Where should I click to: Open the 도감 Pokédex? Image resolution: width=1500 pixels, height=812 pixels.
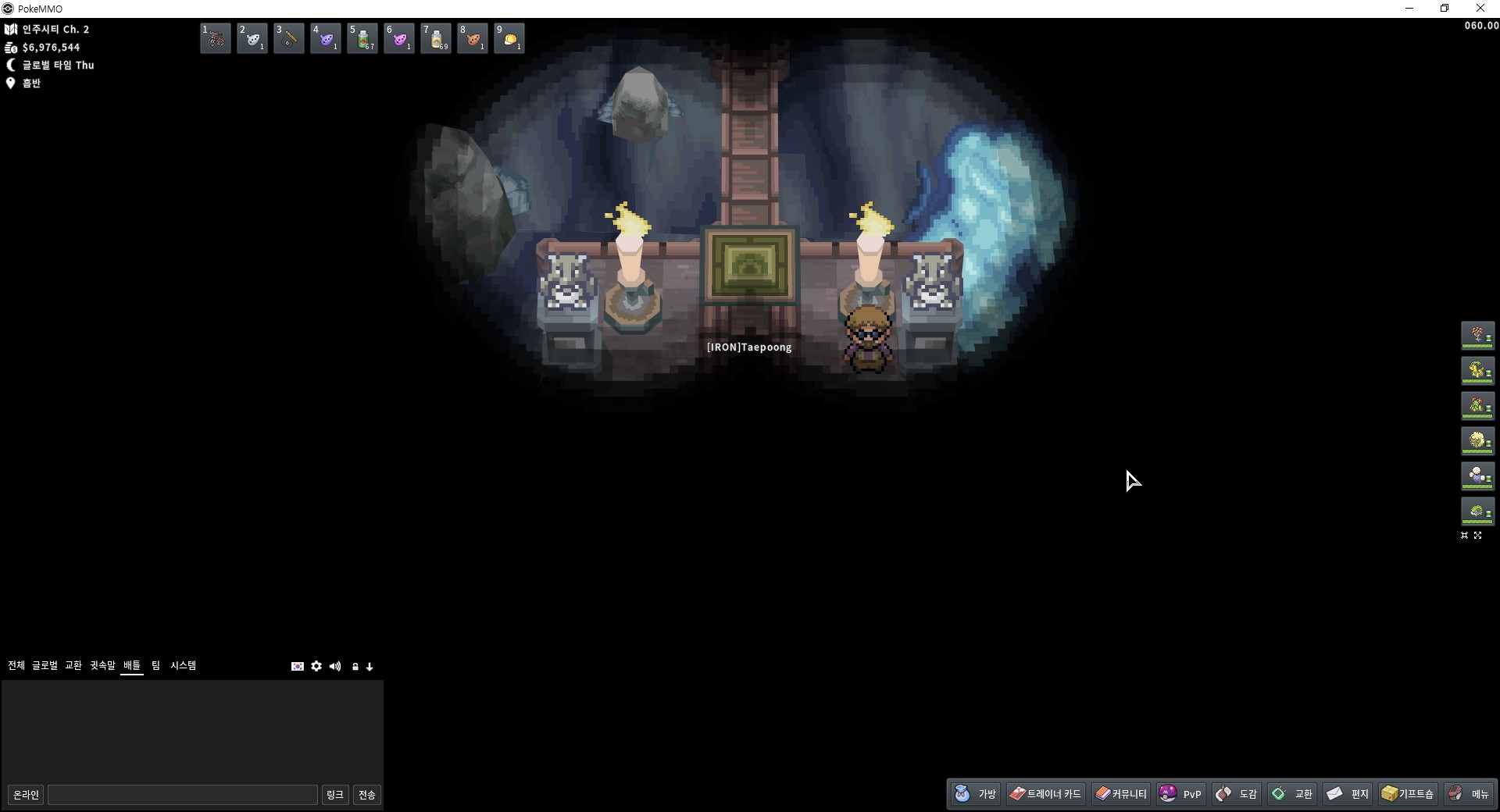coord(1237,794)
